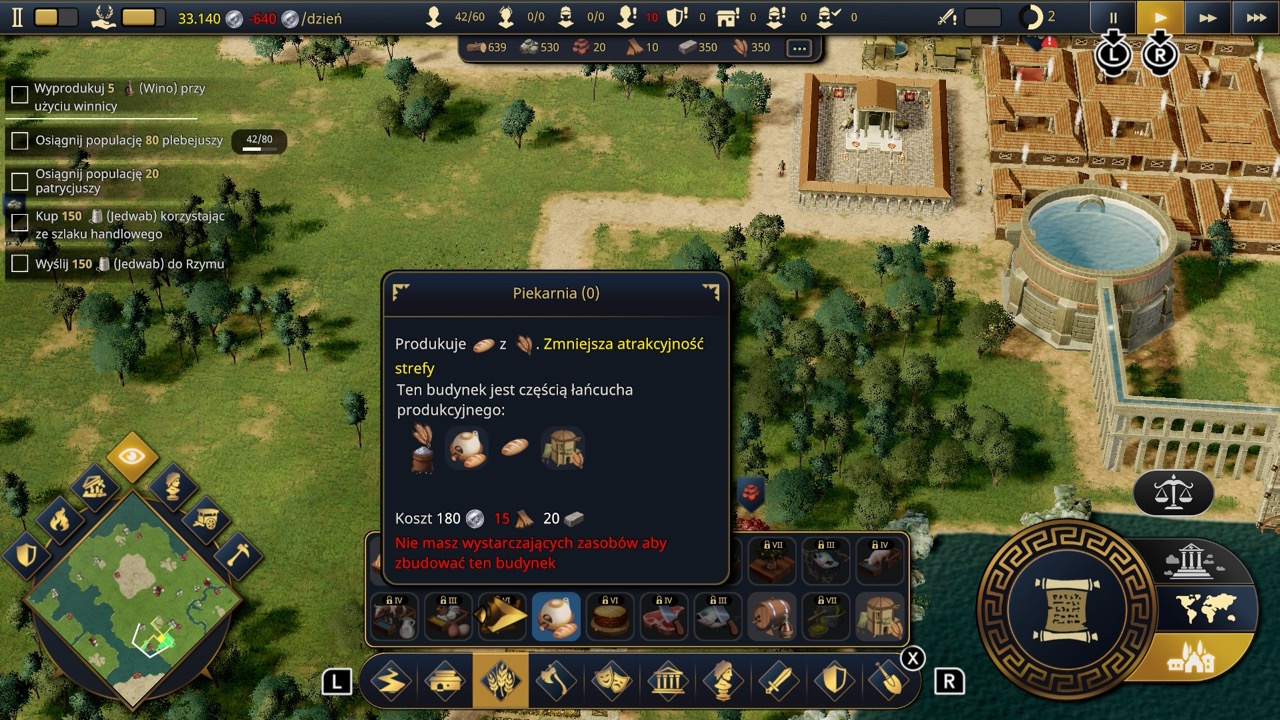Select the wine barrel building icon

772,616
